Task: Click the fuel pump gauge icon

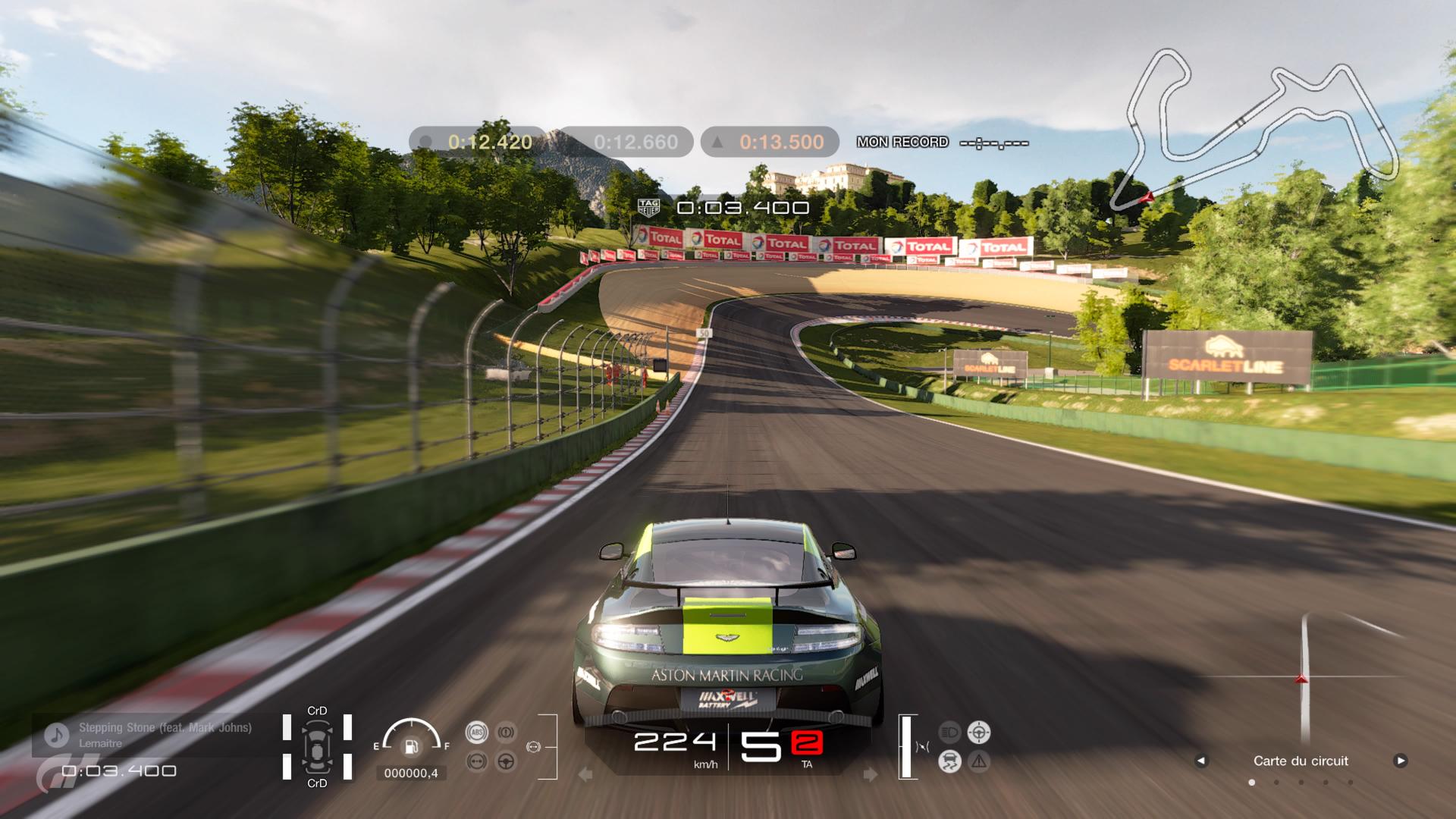Action: 411,747
